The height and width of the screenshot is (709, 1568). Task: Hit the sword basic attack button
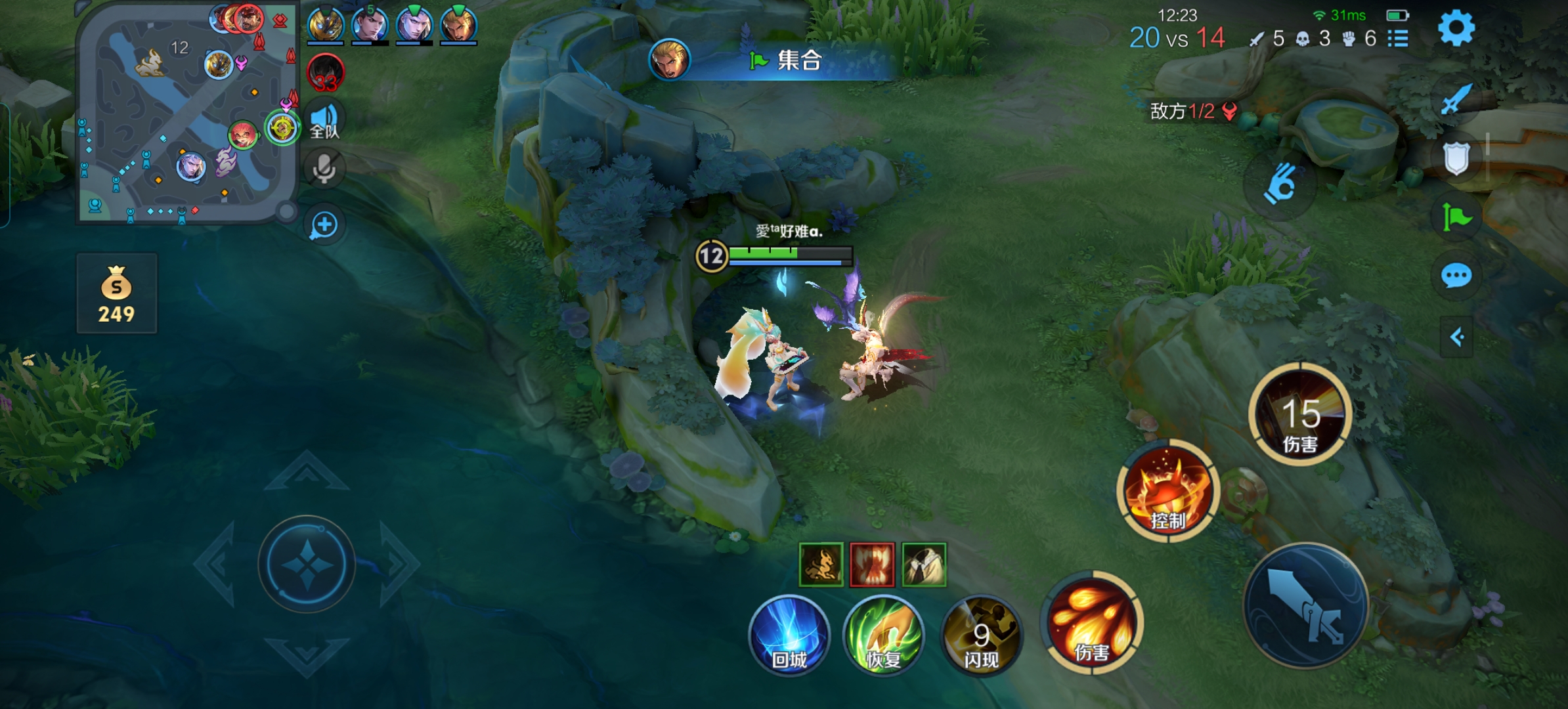1307,605
